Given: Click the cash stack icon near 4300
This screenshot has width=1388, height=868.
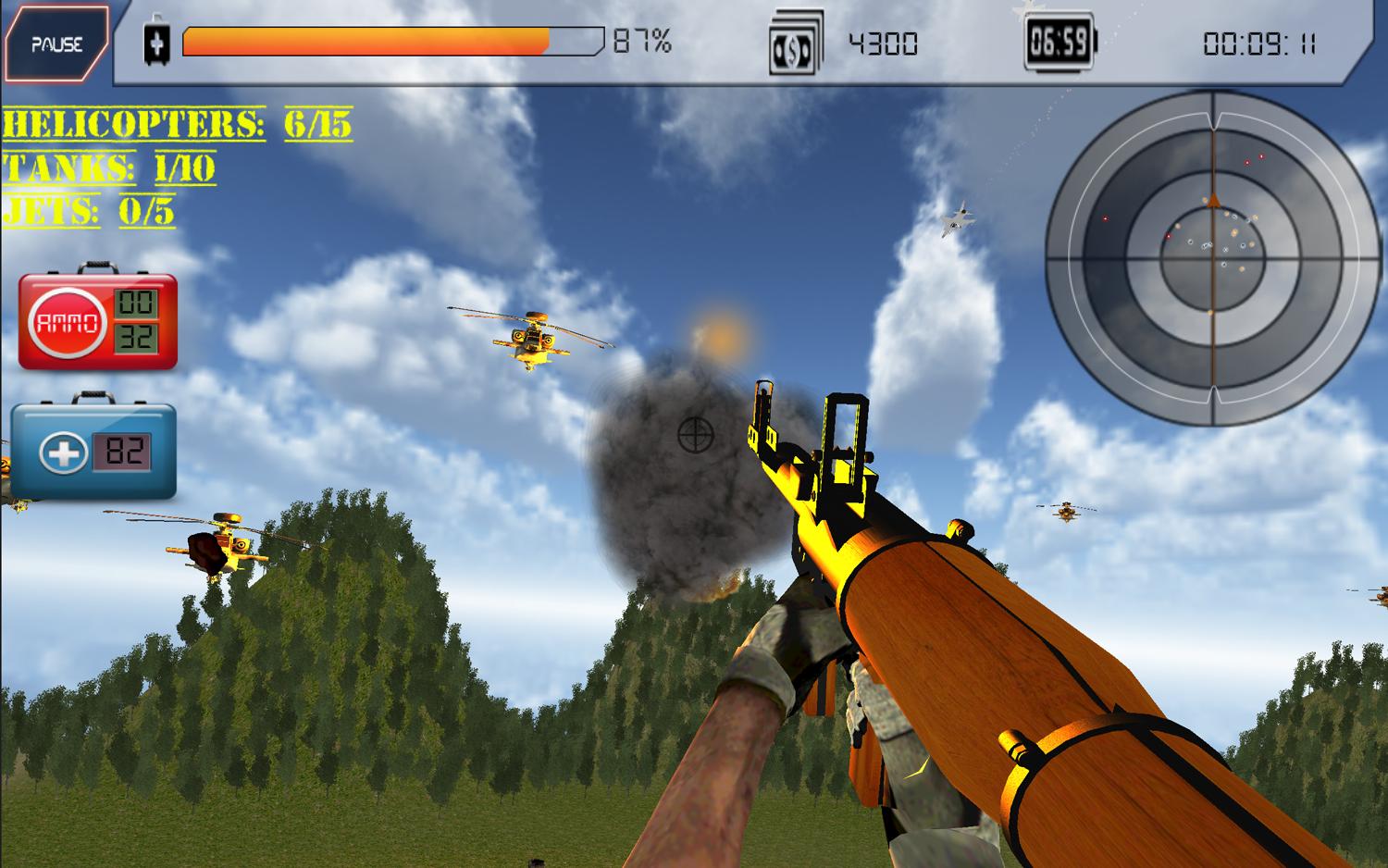Looking at the screenshot, I should click(799, 41).
